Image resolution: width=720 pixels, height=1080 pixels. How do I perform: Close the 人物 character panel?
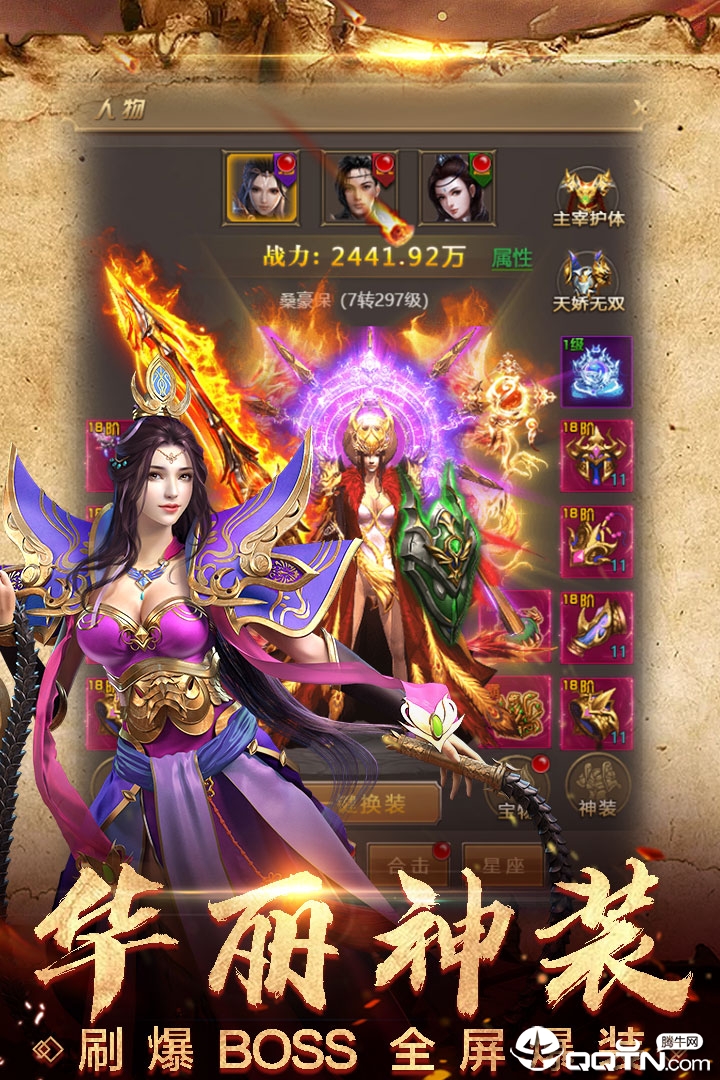(x=640, y=105)
